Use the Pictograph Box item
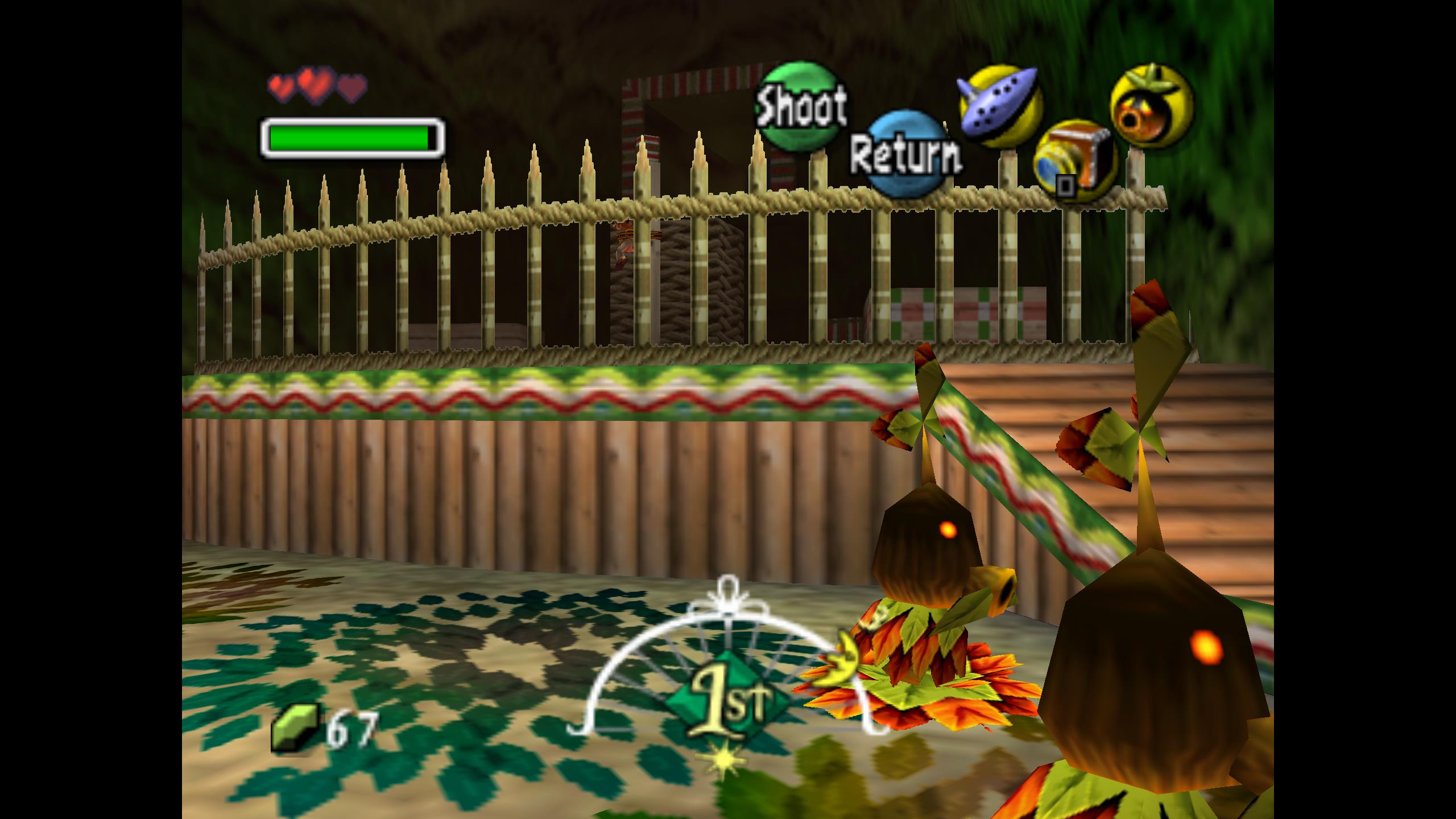The height and width of the screenshot is (819, 1456). coord(1074,161)
